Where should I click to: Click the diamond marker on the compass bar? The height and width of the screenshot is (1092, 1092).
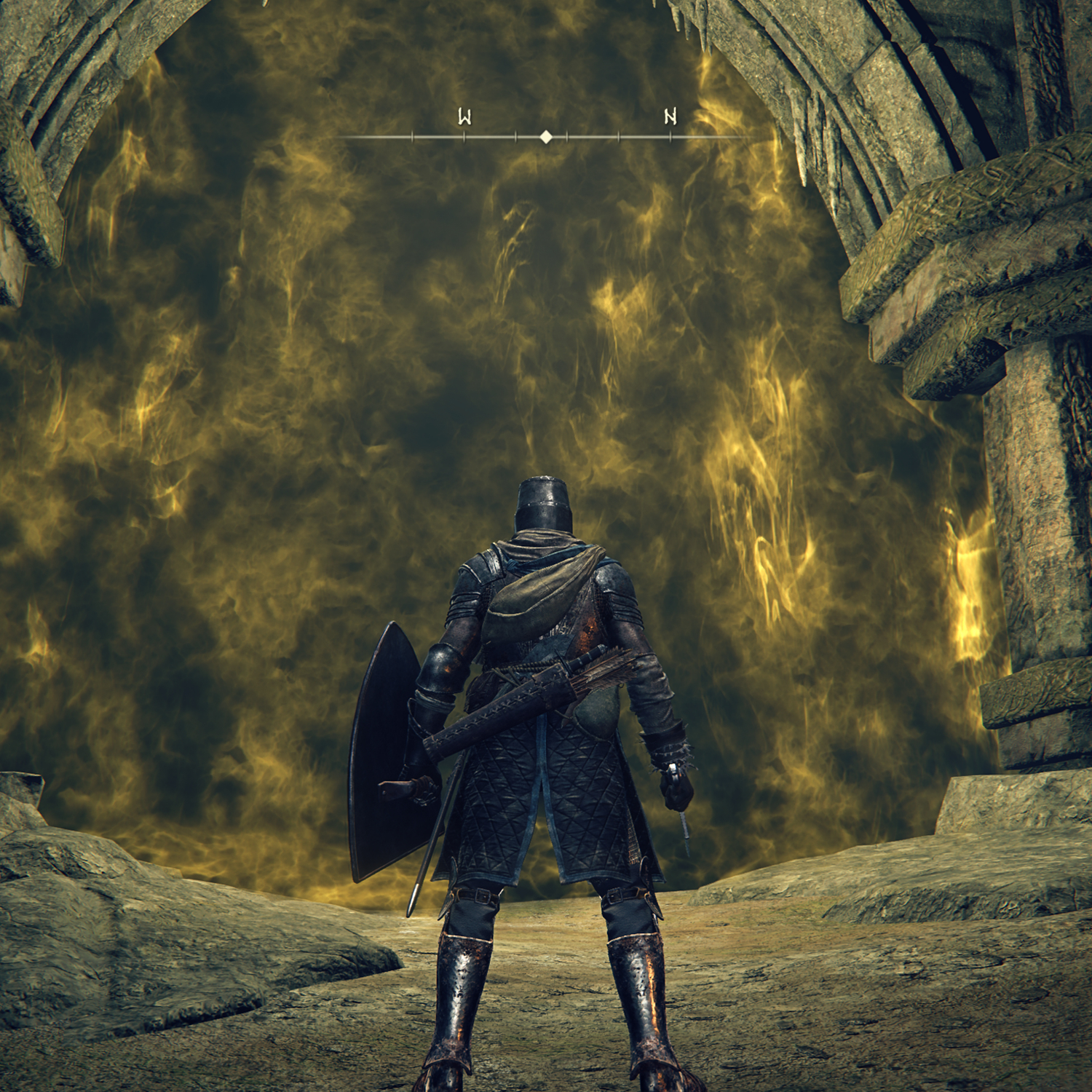[x=546, y=137]
